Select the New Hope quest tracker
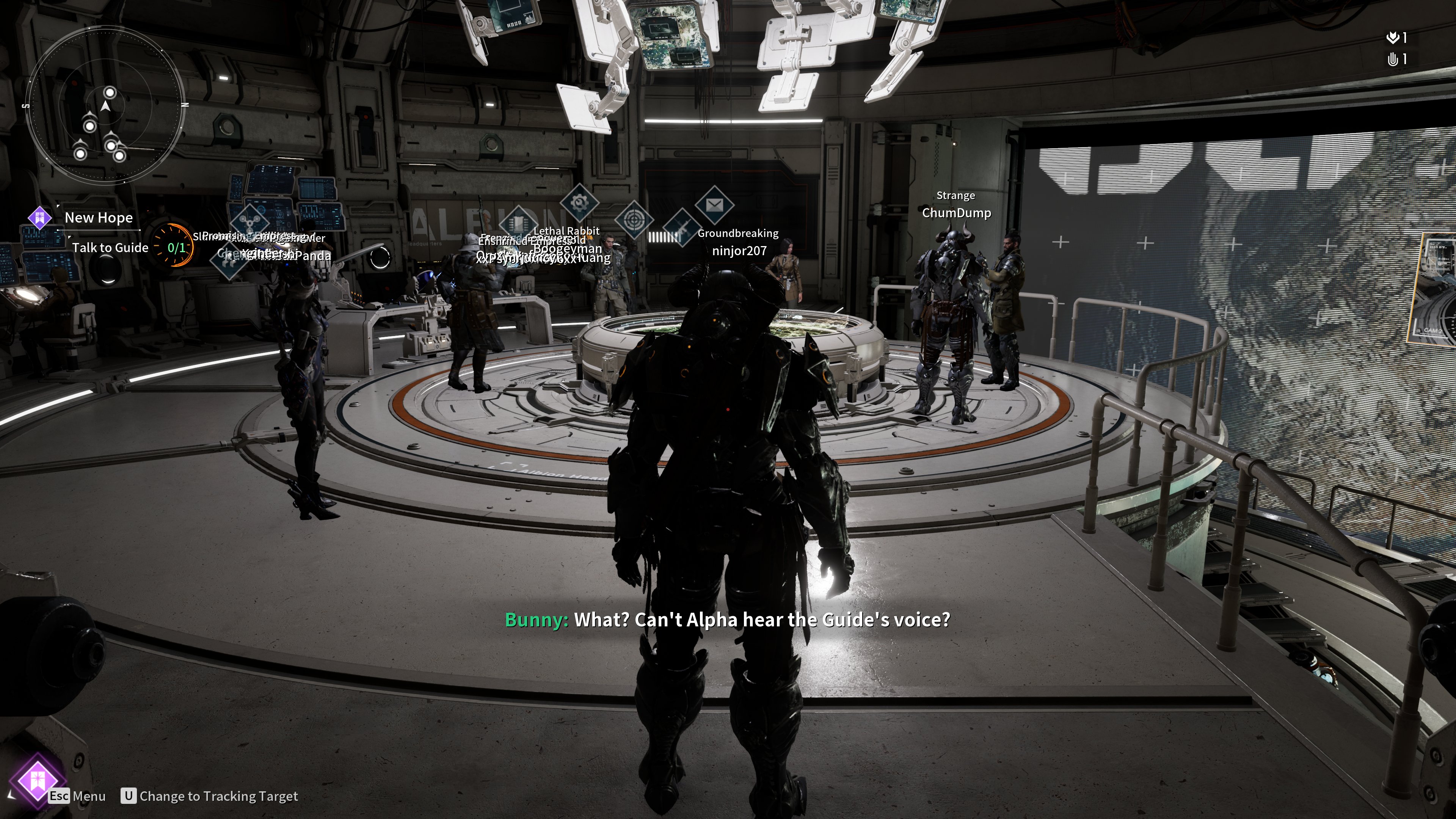The image size is (1456, 819). (x=99, y=218)
